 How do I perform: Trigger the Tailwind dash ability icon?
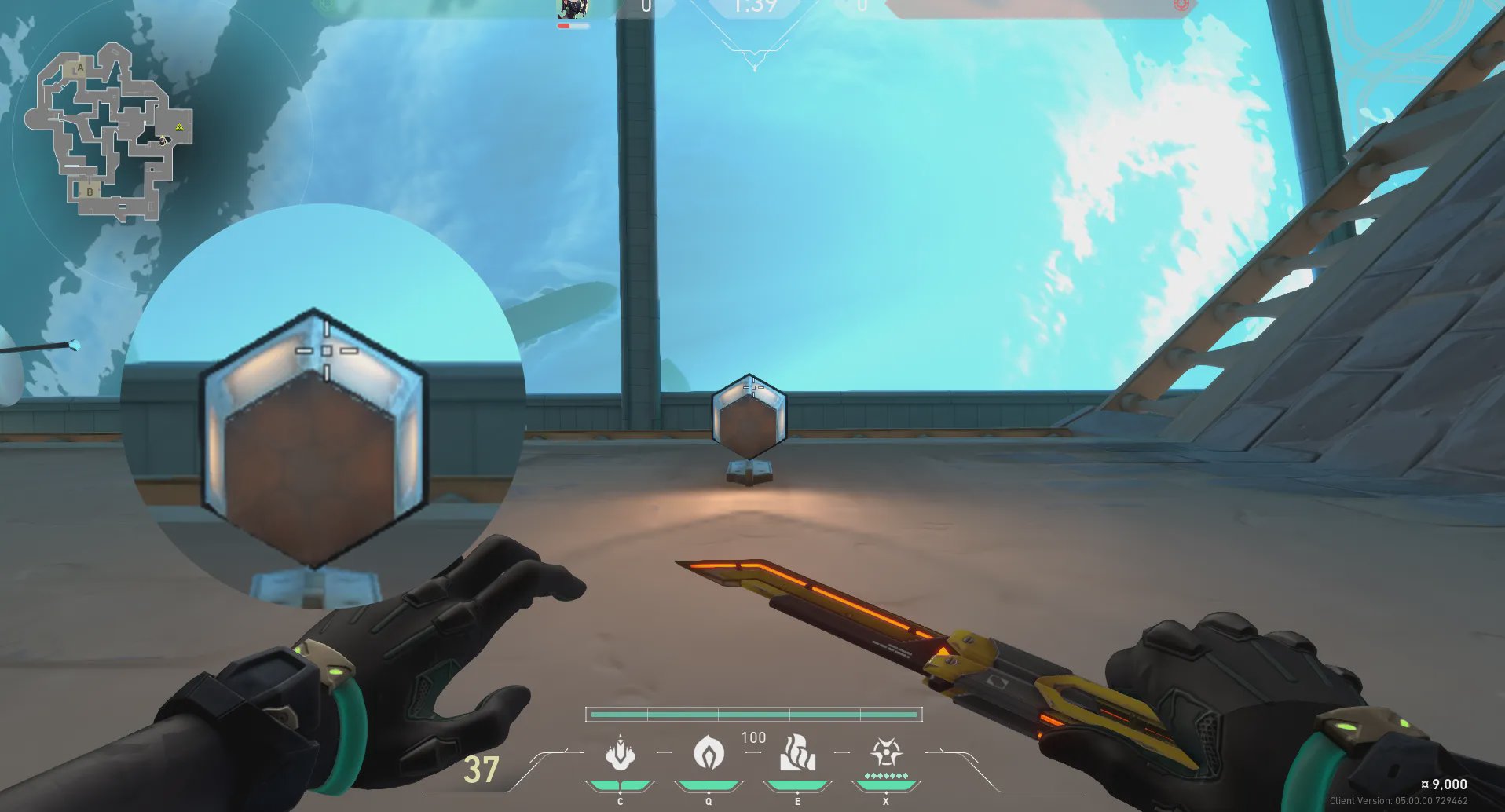pos(797,754)
